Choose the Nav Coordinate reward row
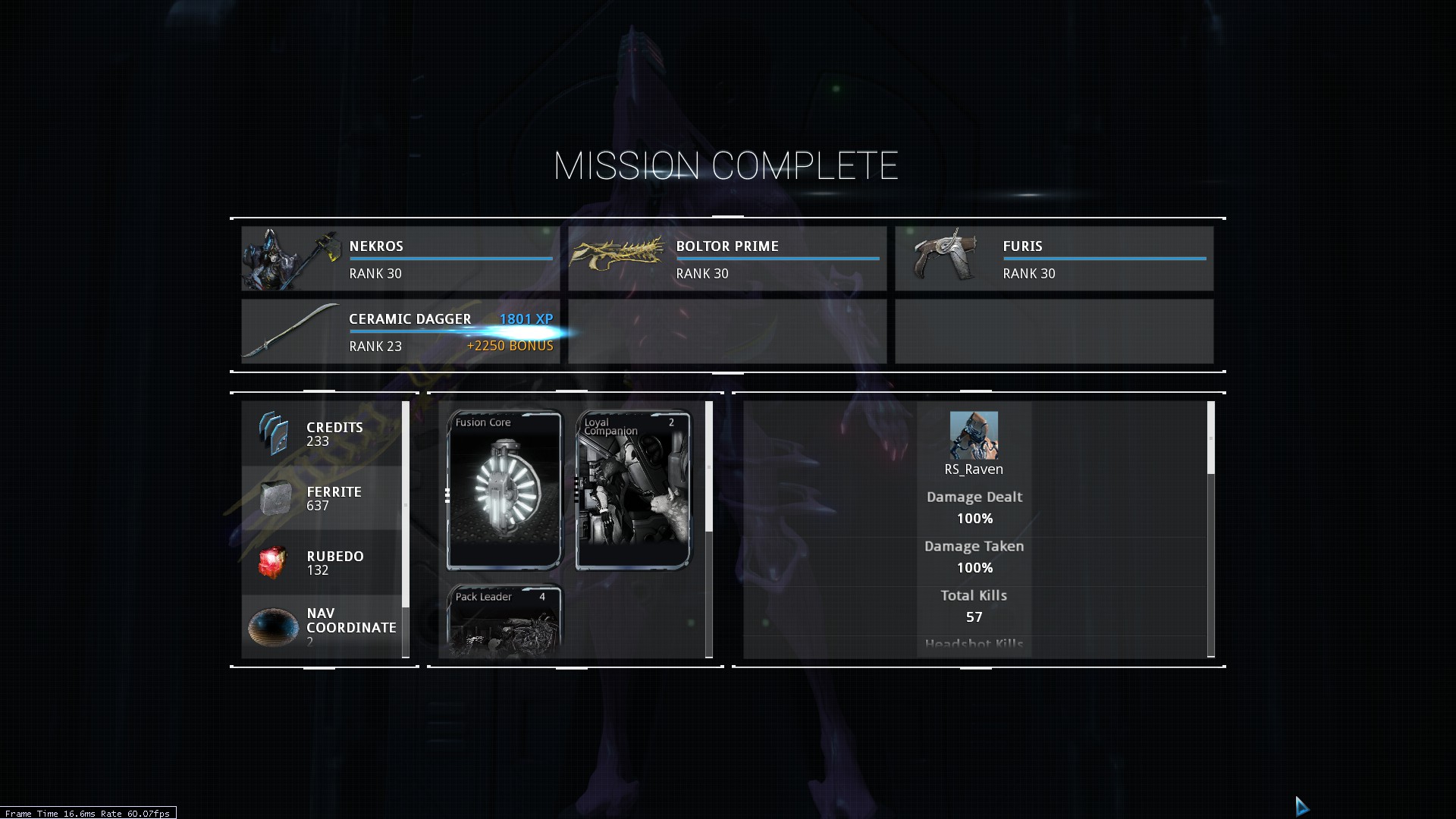This screenshot has height=819, width=1456. click(x=322, y=627)
